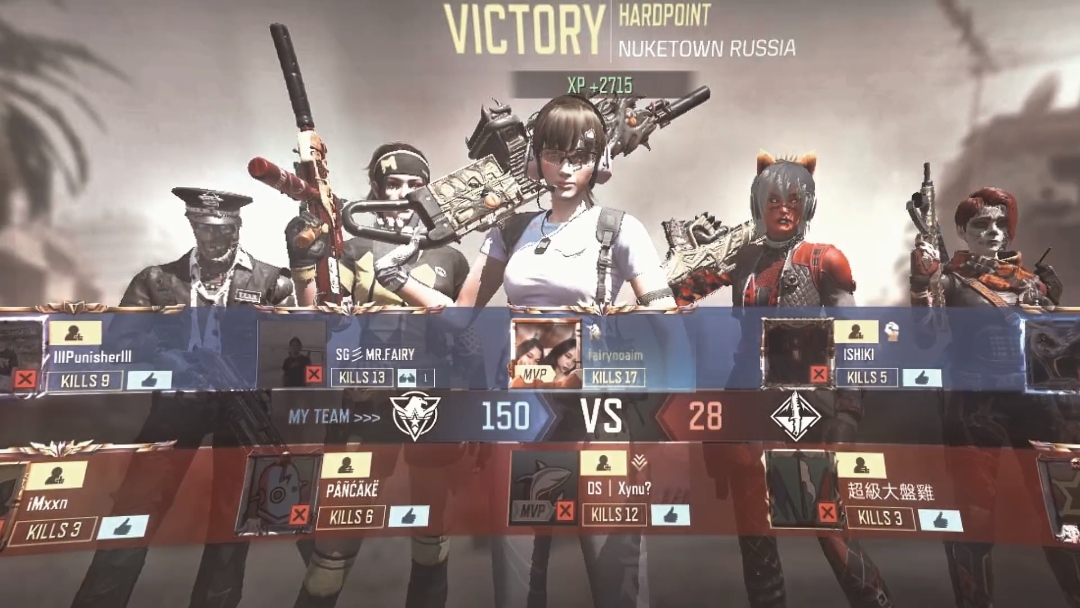1080x608 pixels.
Task: Give iMxxn a thumbs-up like
Action: pos(123,527)
